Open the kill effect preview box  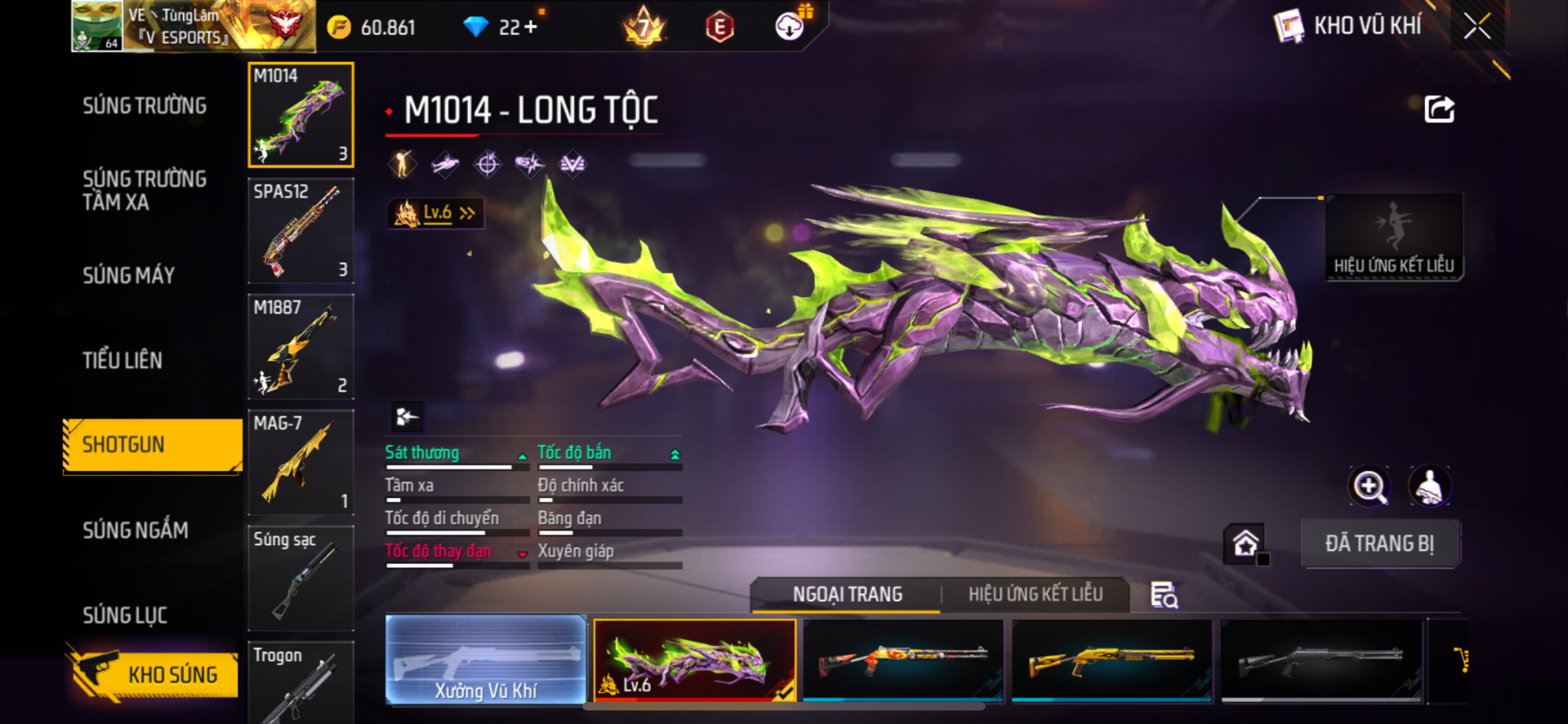tap(1393, 238)
